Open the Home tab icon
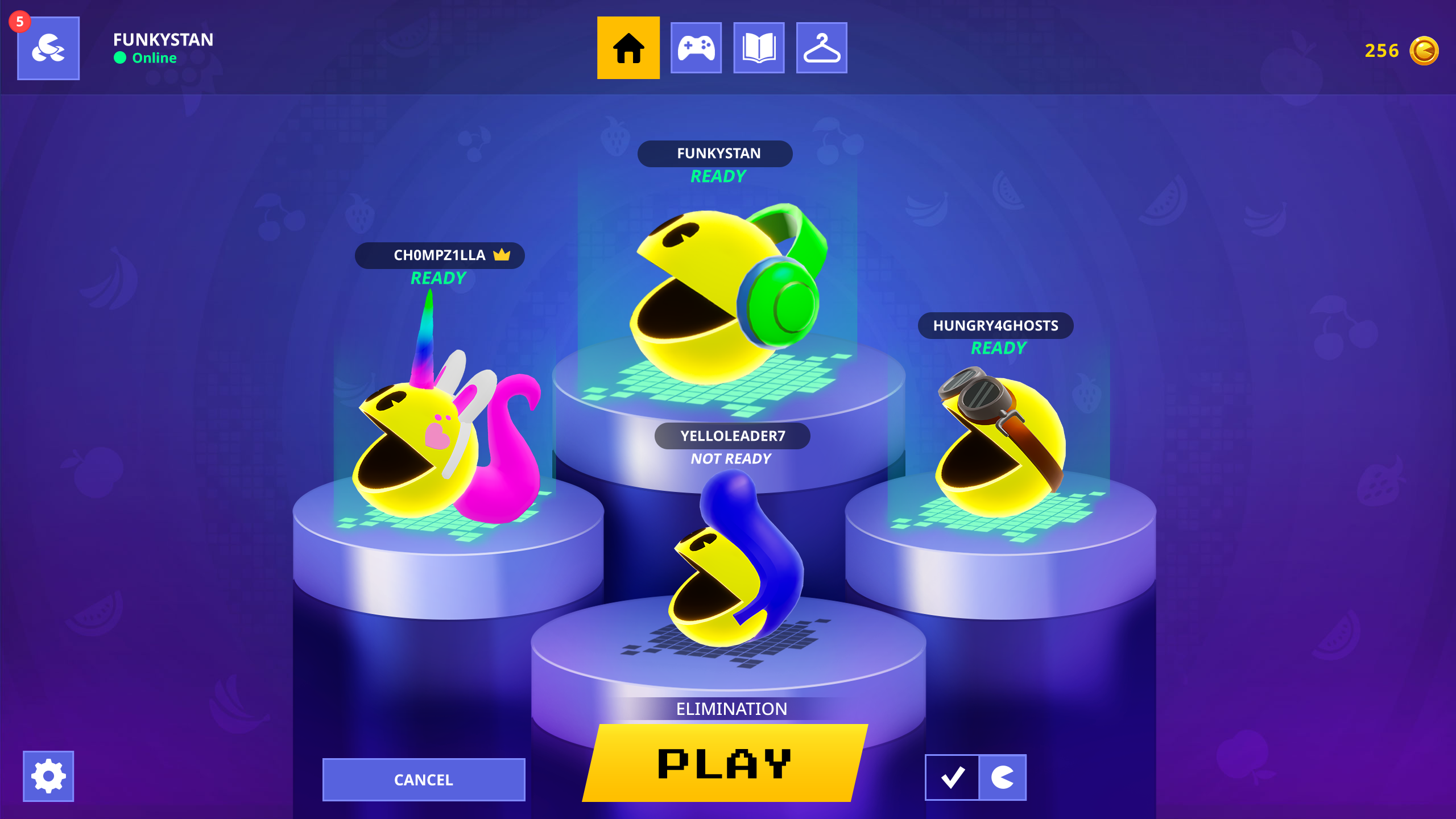This screenshot has height=819, width=1456. (628, 49)
